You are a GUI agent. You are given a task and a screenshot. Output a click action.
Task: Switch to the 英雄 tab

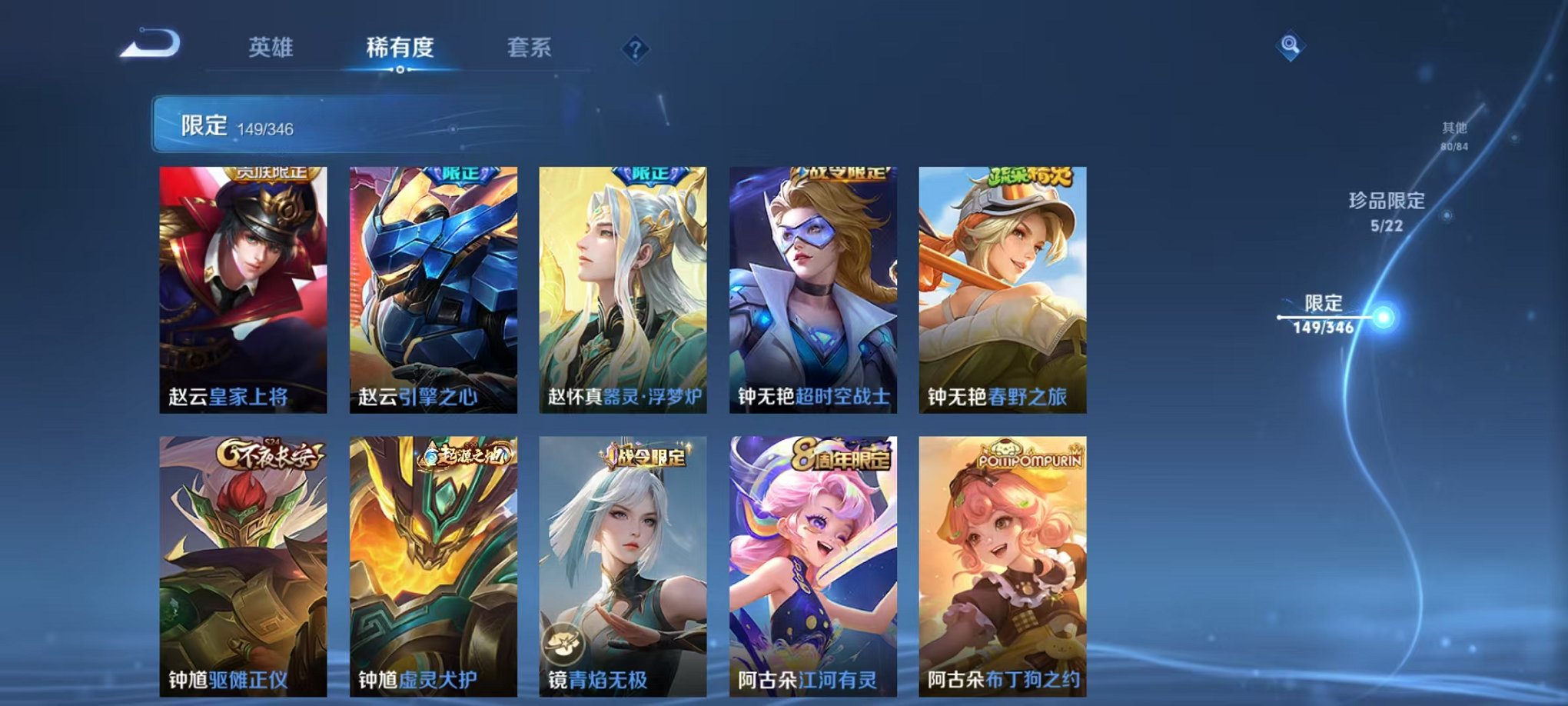point(273,48)
